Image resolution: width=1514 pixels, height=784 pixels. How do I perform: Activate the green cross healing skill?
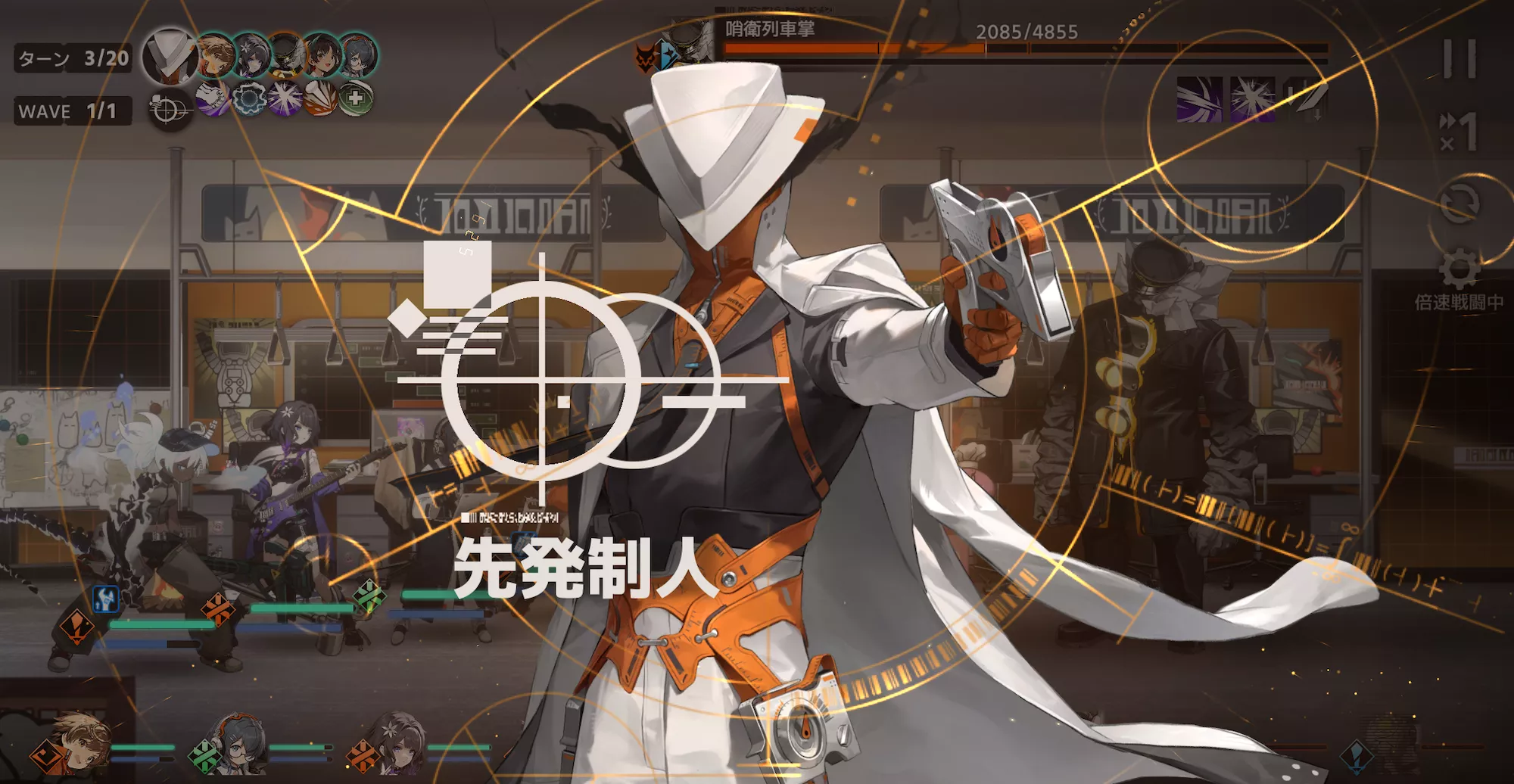(x=355, y=100)
